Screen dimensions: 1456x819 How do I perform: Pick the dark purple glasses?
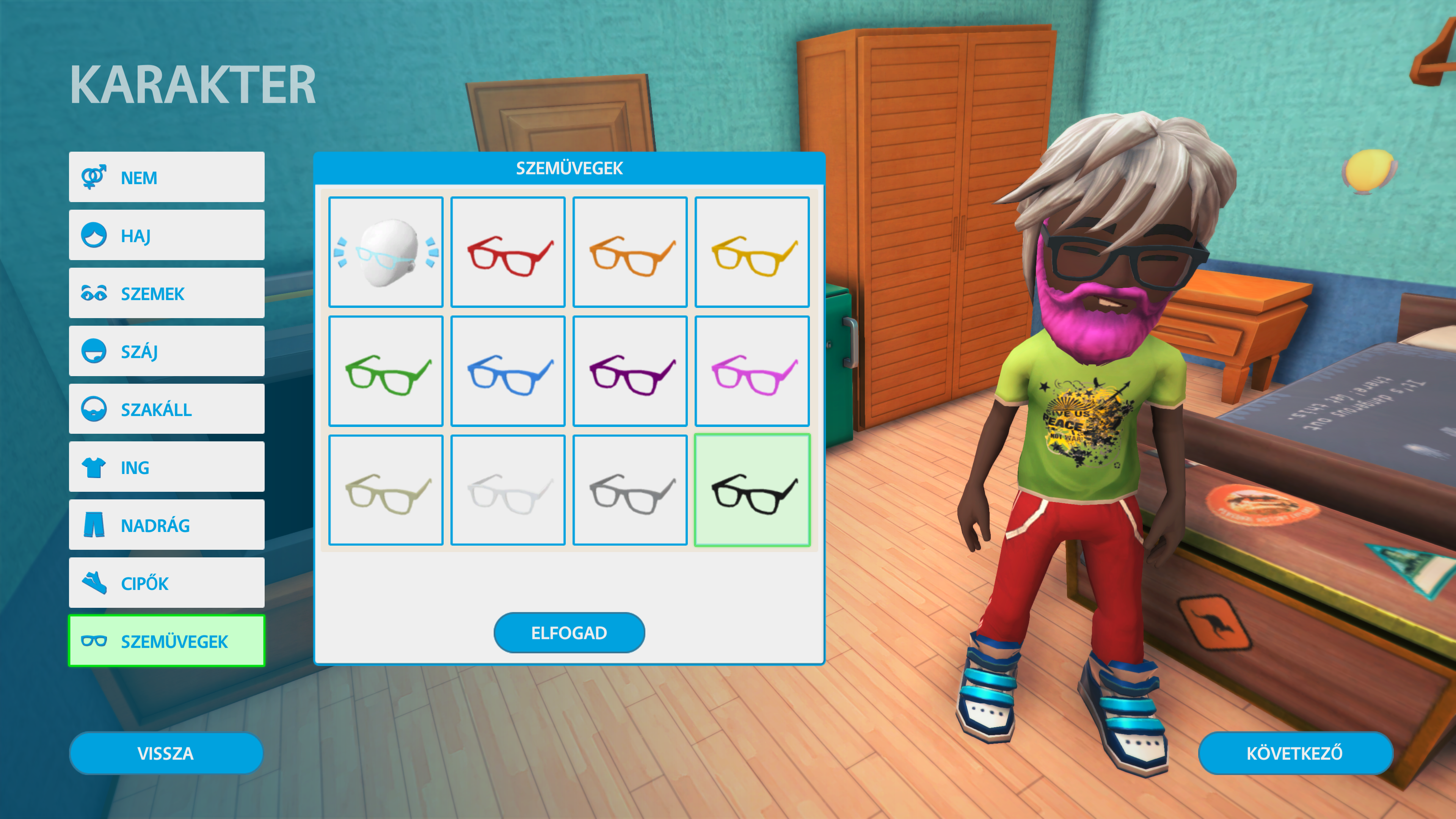tap(630, 371)
